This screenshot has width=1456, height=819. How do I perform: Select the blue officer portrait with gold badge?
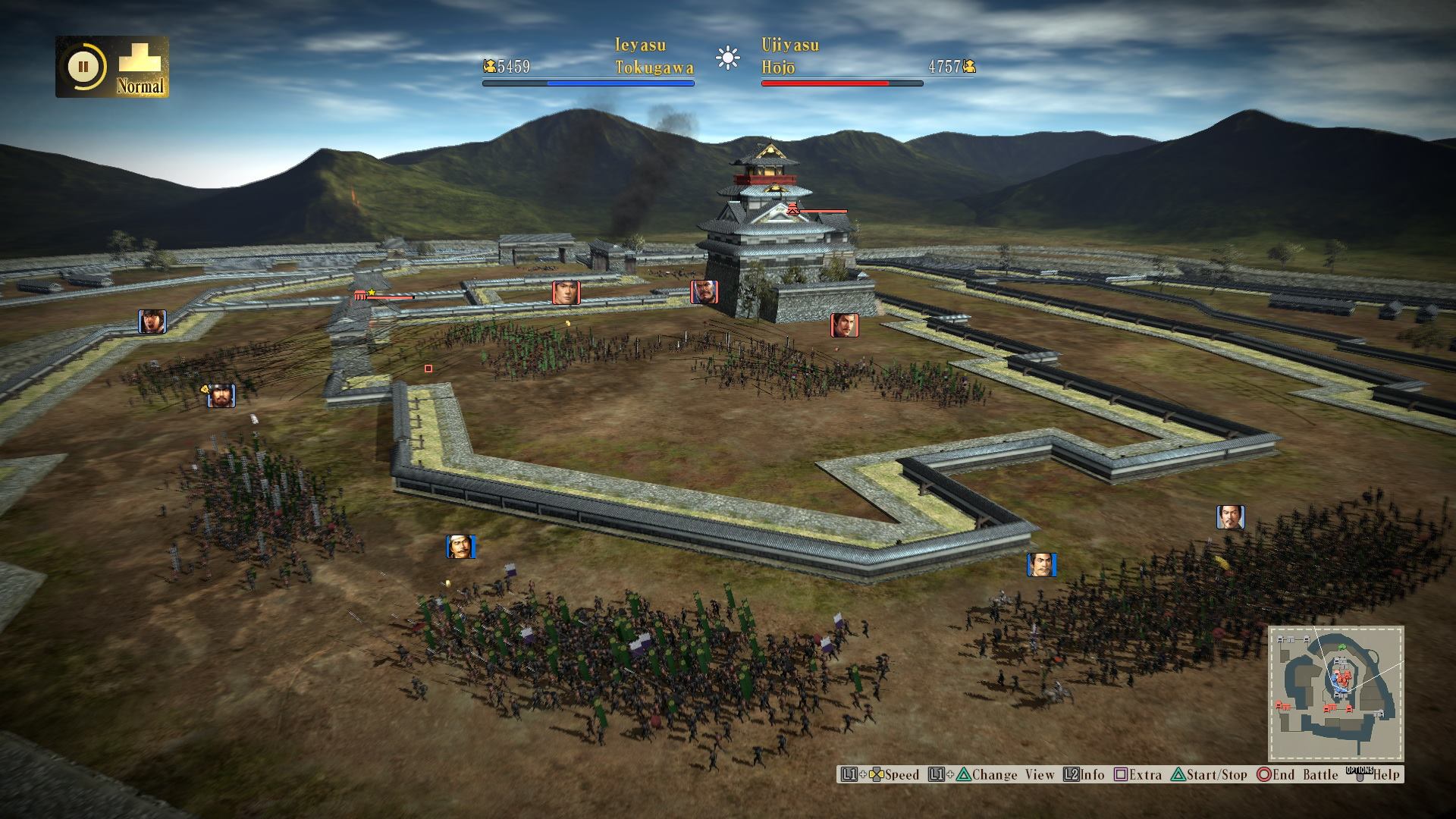click(x=221, y=396)
